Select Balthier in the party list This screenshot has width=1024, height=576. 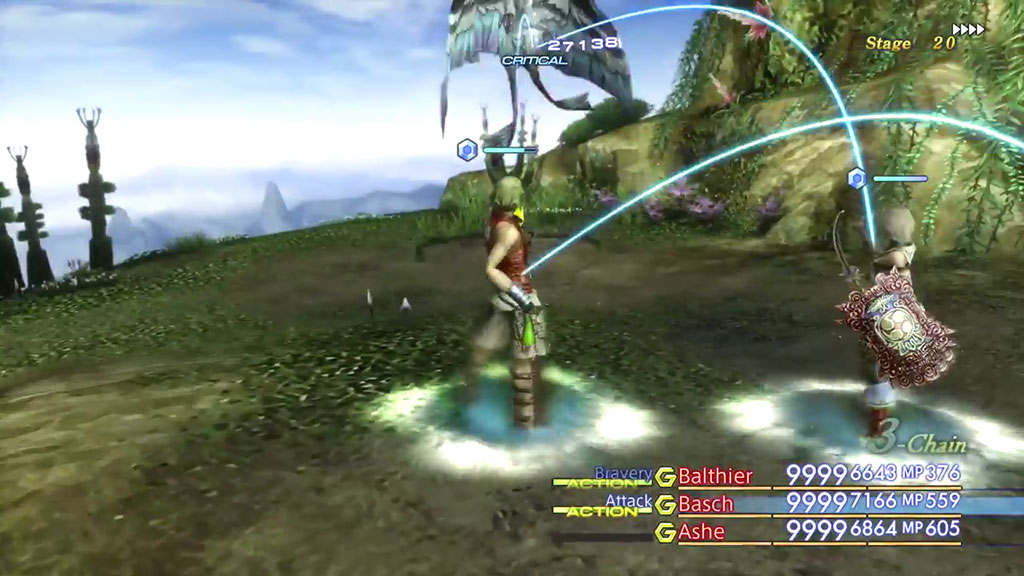[x=715, y=476]
